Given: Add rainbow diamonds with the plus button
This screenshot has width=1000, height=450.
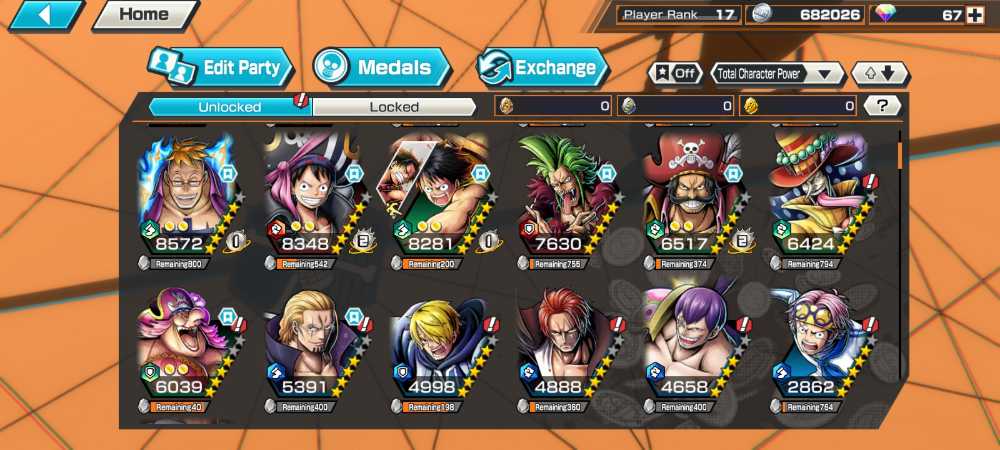Looking at the screenshot, I should pos(981,14).
